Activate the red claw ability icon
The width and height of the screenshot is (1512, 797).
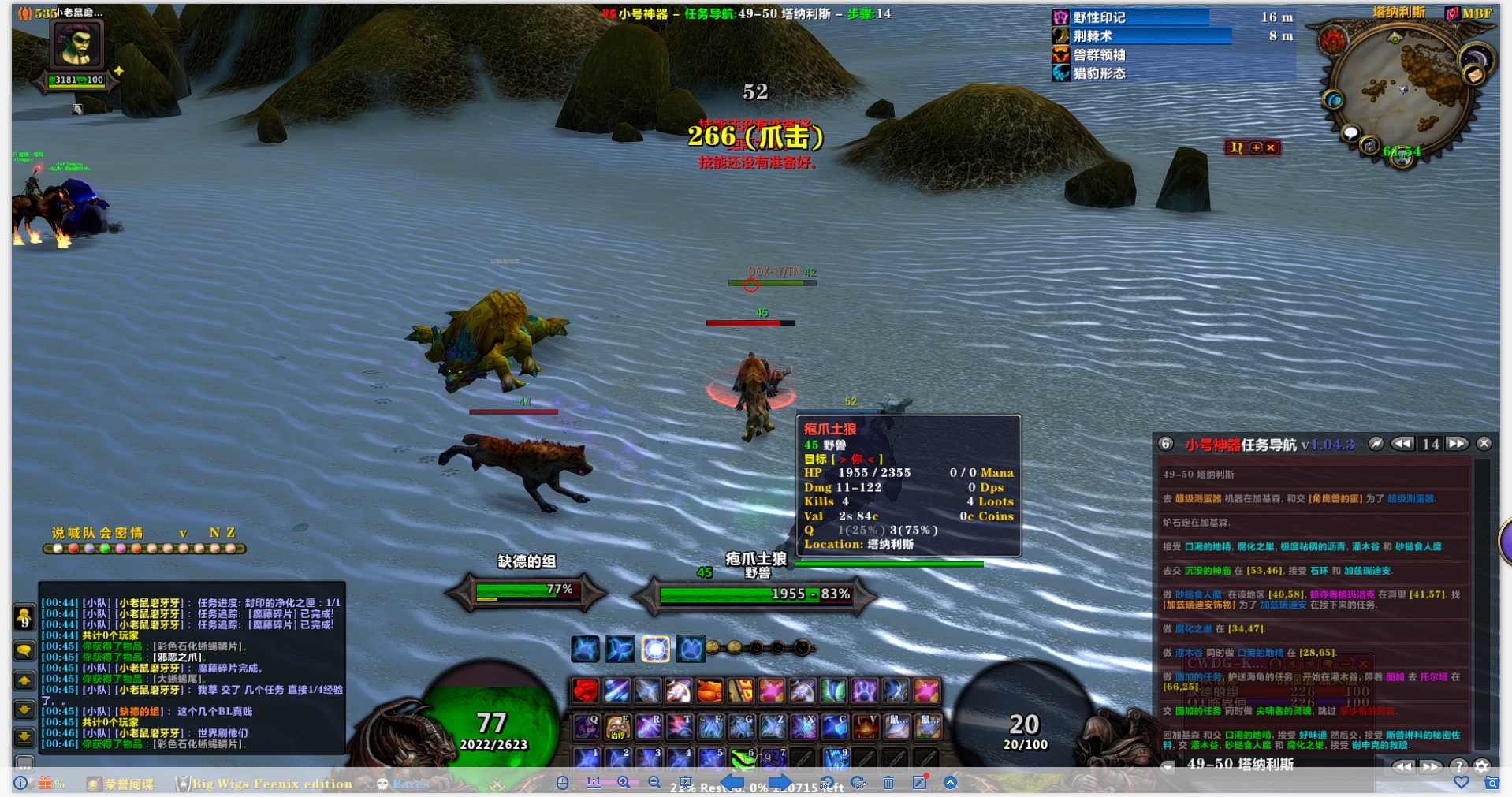pyautogui.click(x=585, y=691)
